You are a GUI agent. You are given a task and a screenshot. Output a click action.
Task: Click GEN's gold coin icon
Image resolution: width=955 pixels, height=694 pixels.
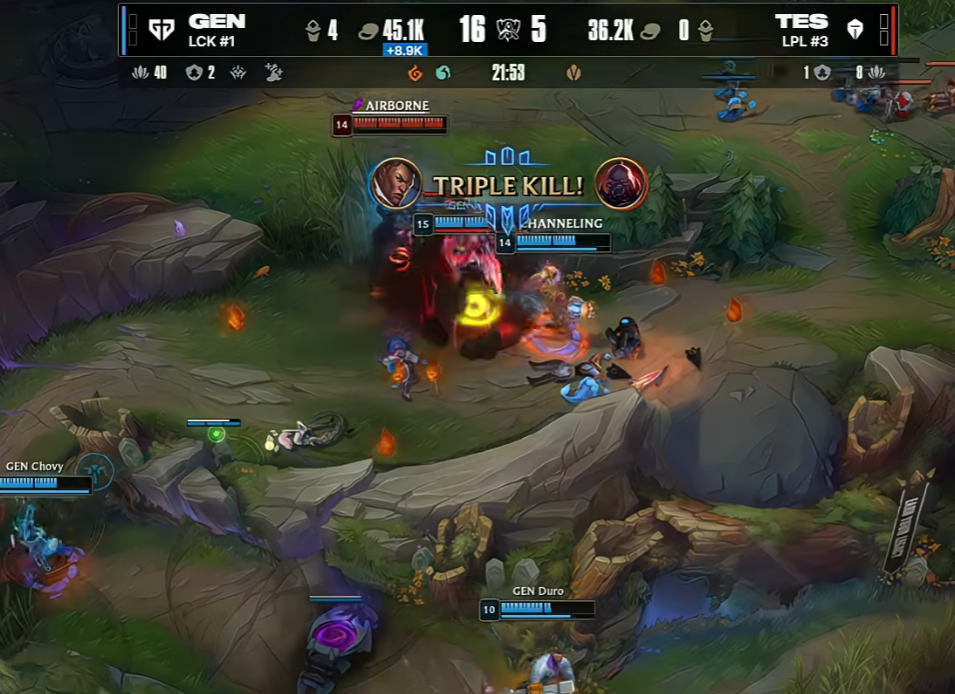click(x=368, y=31)
